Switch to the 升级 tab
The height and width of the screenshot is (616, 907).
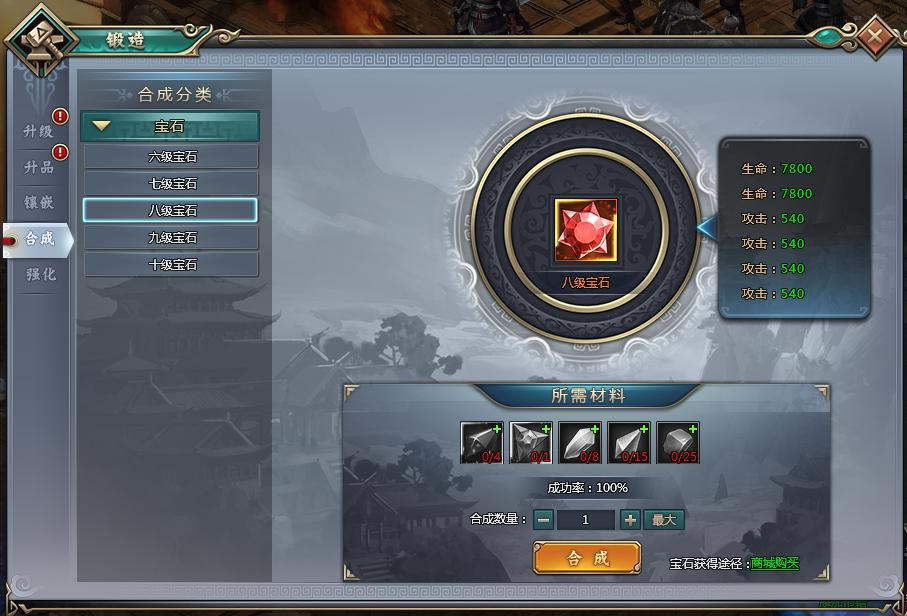(x=39, y=131)
